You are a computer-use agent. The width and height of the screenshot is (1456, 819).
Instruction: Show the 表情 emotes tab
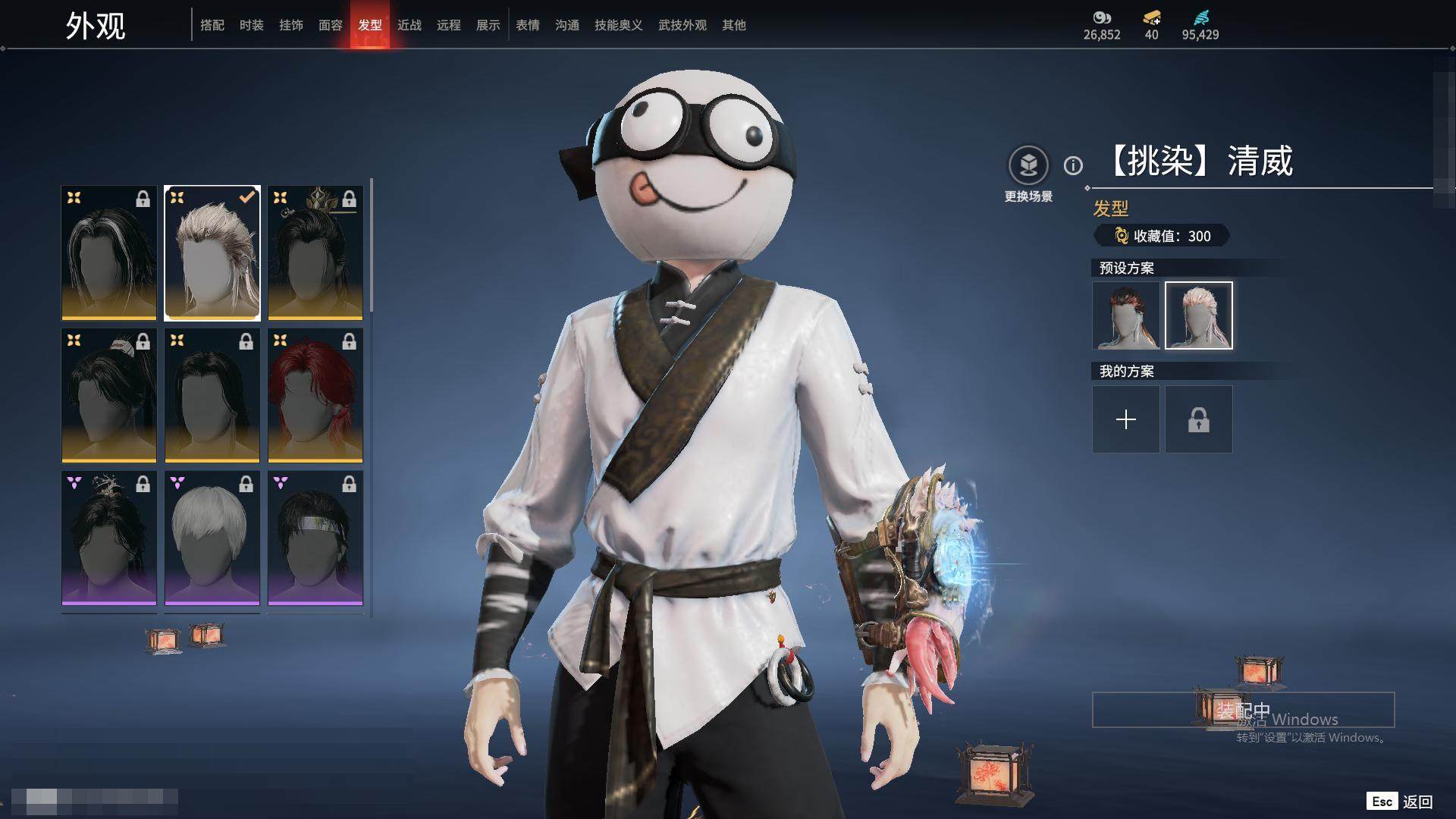point(527,25)
